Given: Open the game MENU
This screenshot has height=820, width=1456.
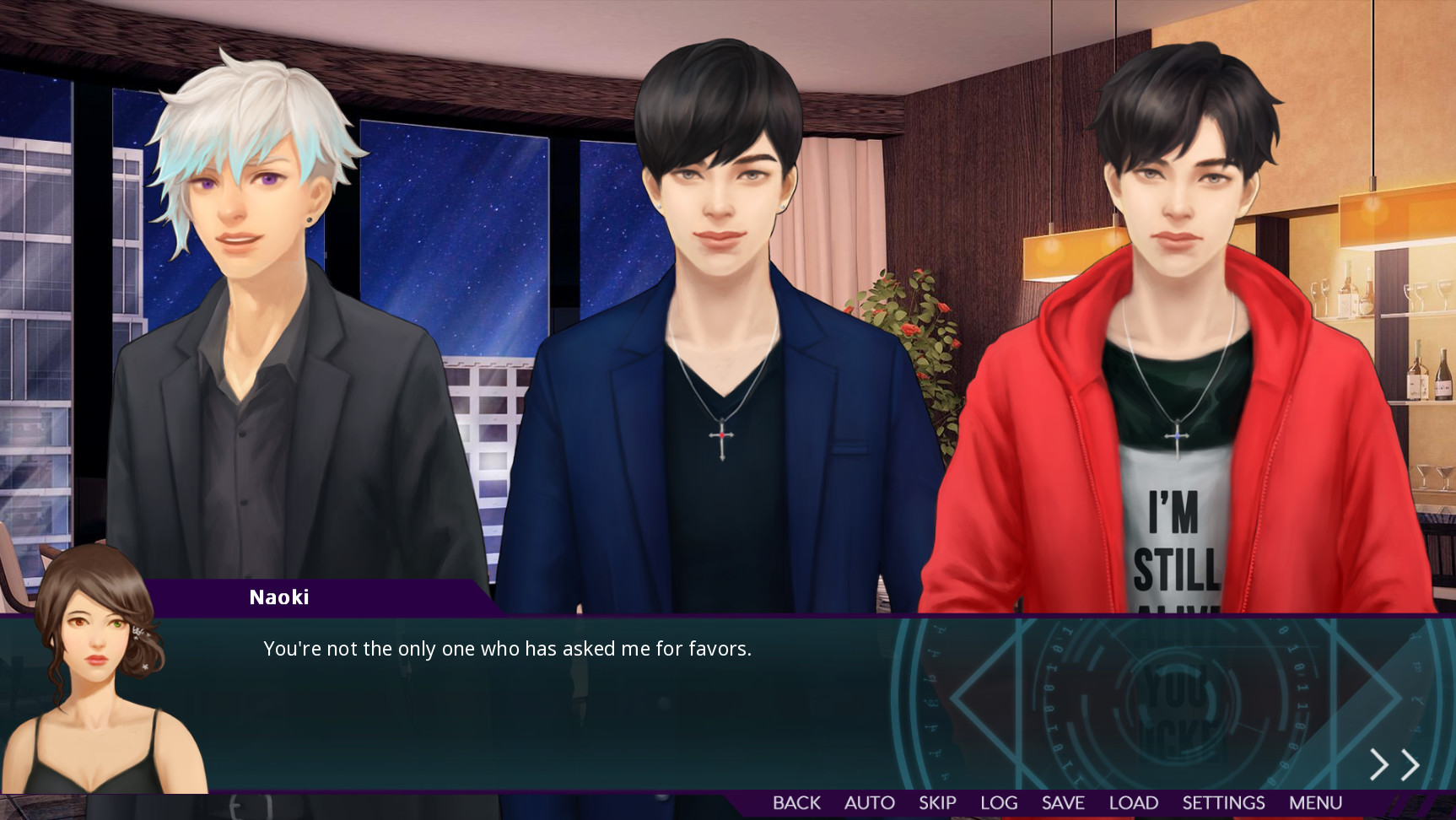Looking at the screenshot, I should pos(1315,802).
